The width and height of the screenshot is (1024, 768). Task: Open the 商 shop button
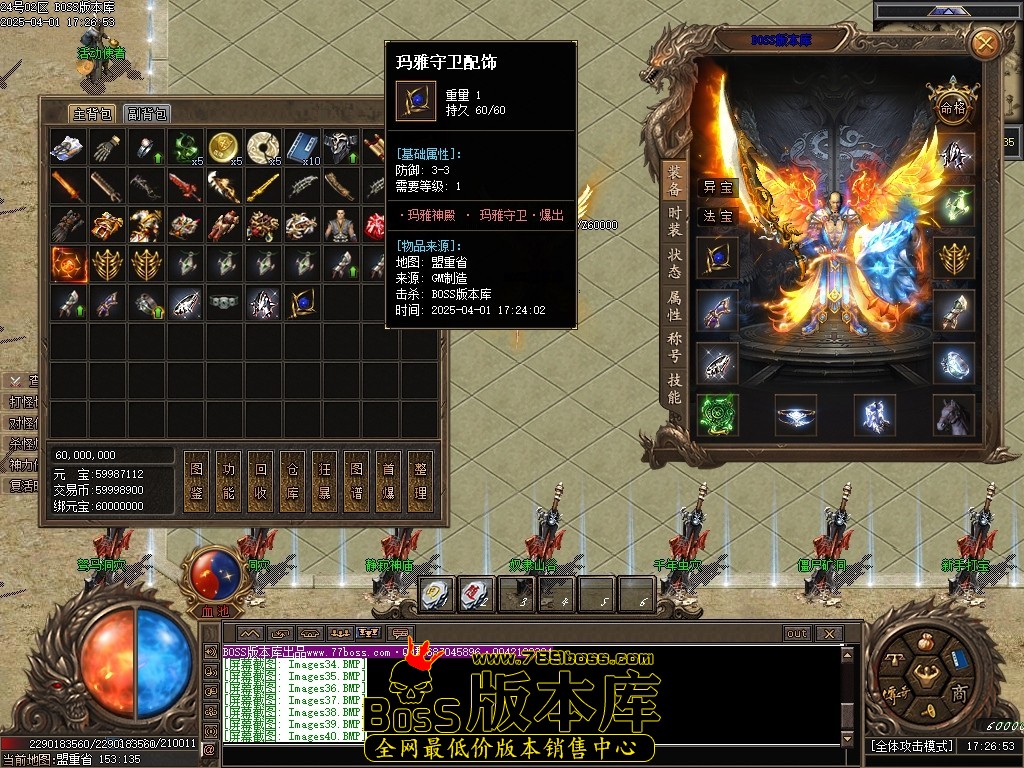click(959, 693)
